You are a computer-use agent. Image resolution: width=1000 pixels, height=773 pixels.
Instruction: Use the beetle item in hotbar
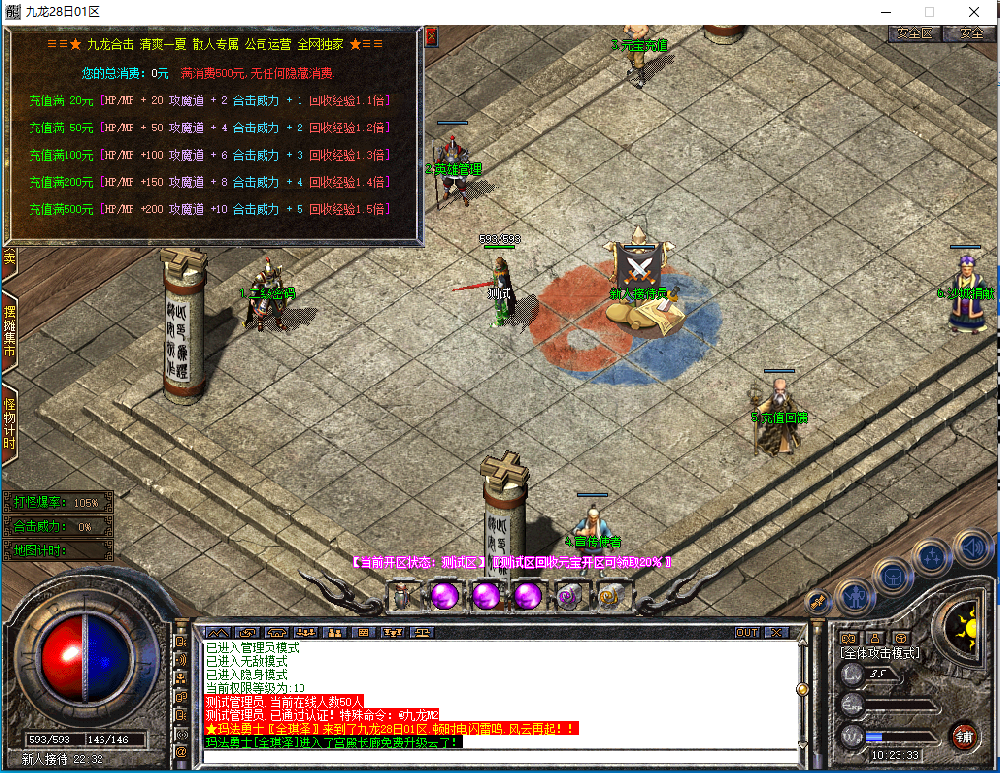point(402,596)
